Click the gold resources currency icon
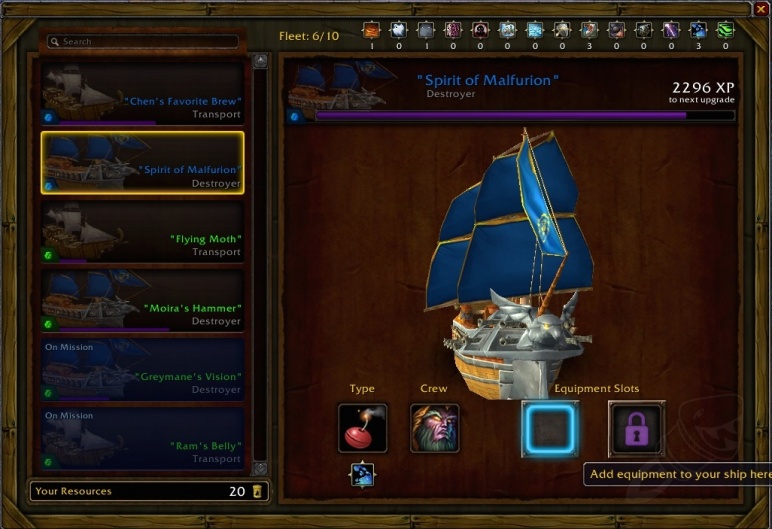This screenshot has height=529, width=772. (258, 491)
